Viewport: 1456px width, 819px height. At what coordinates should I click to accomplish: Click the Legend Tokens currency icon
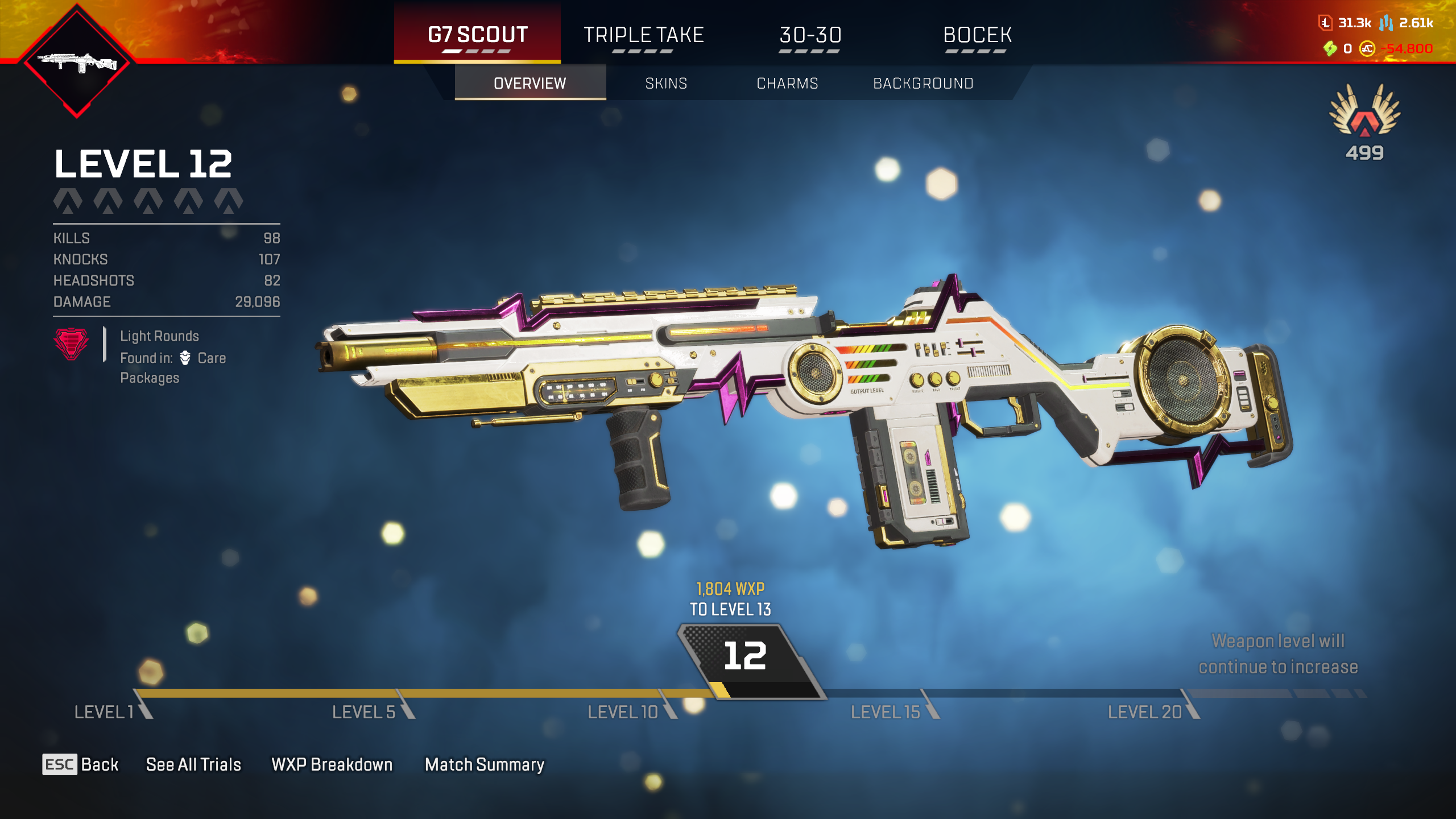pos(1325,23)
